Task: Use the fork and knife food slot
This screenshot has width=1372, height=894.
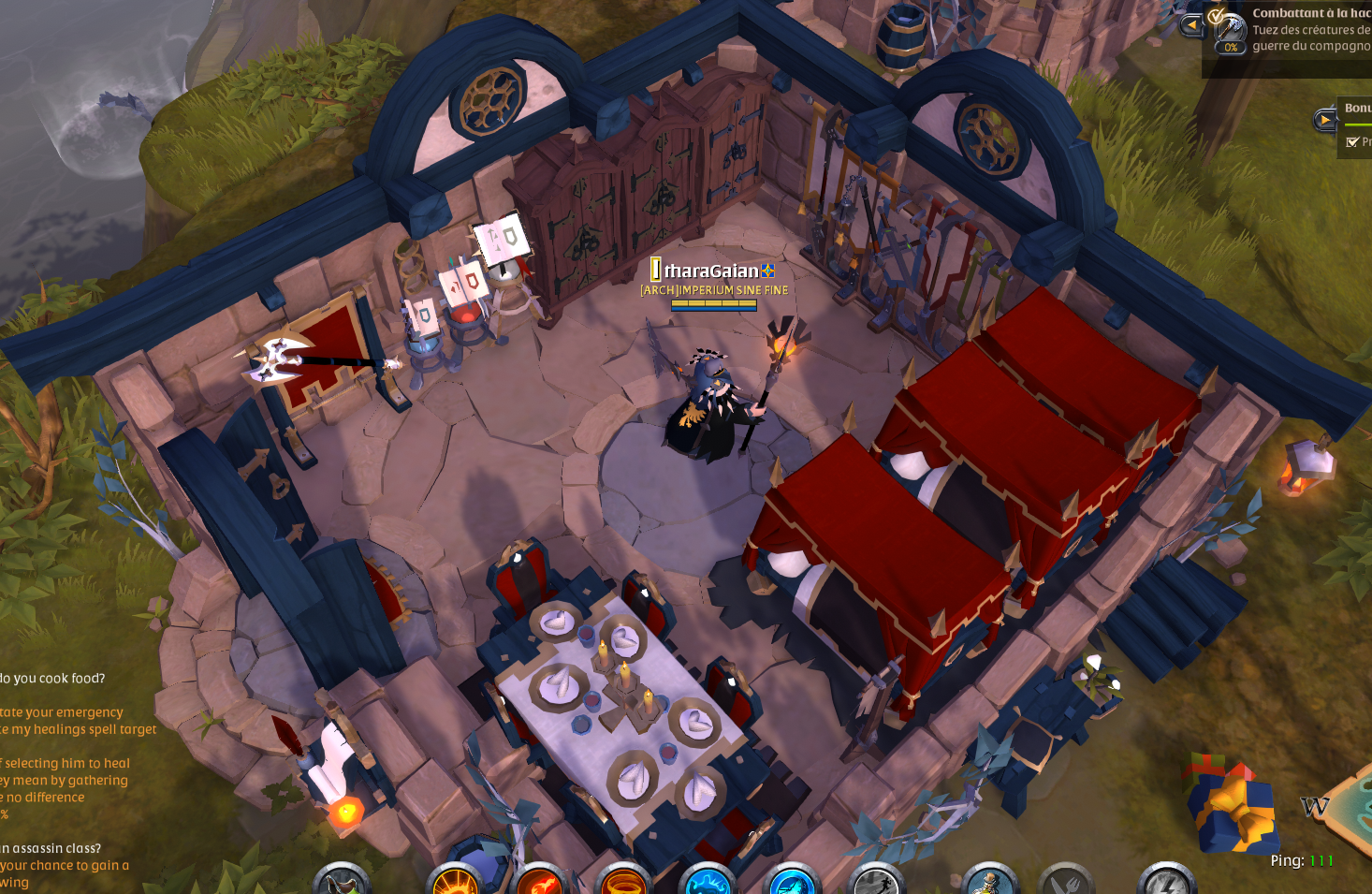Action: click(x=1067, y=882)
